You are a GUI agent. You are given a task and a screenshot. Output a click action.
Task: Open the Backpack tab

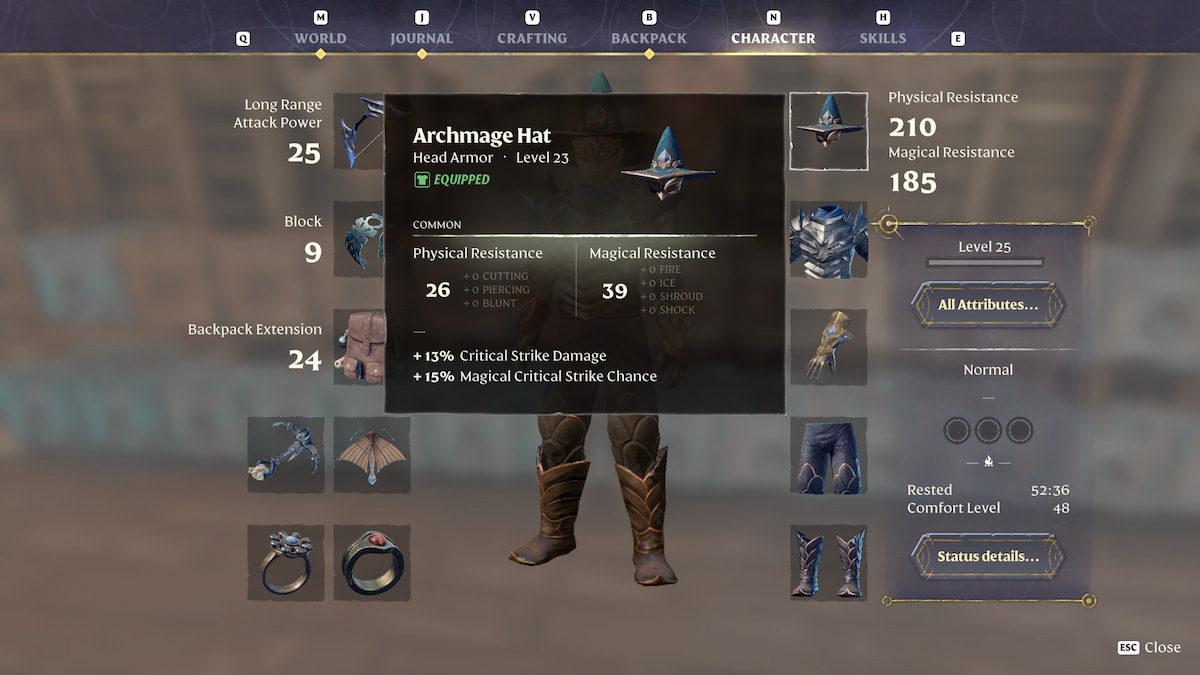[x=649, y=38]
